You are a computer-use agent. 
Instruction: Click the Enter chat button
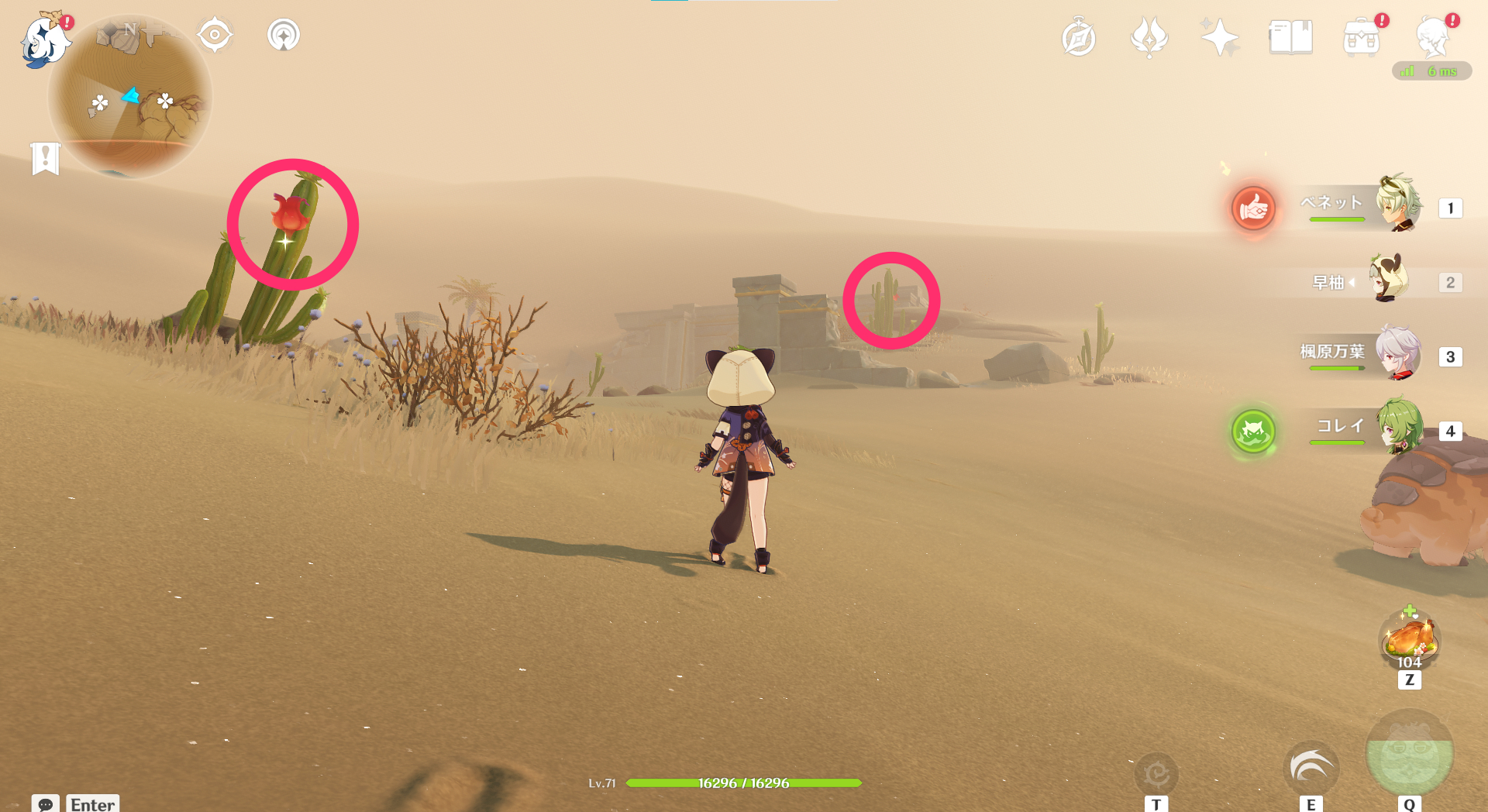(x=91, y=804)
